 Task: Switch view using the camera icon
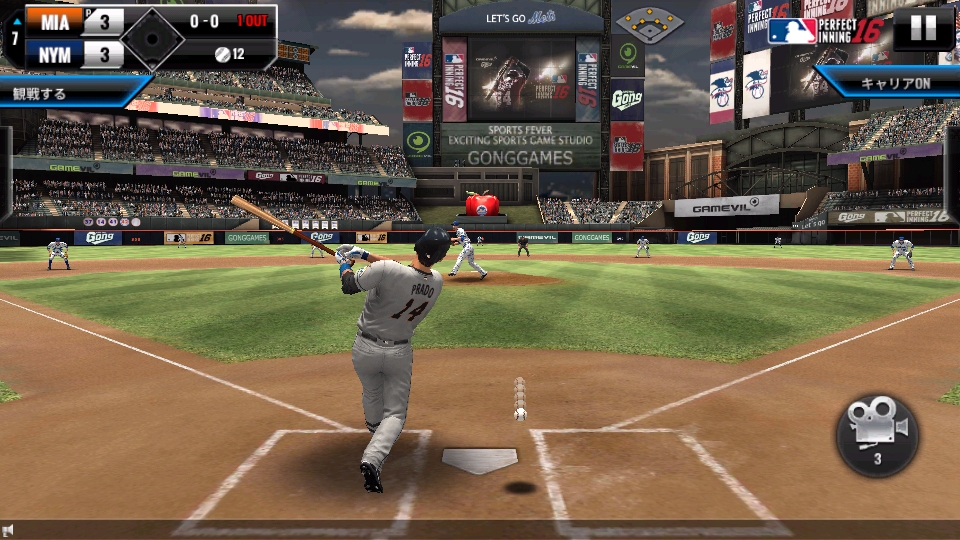point(877,434)
